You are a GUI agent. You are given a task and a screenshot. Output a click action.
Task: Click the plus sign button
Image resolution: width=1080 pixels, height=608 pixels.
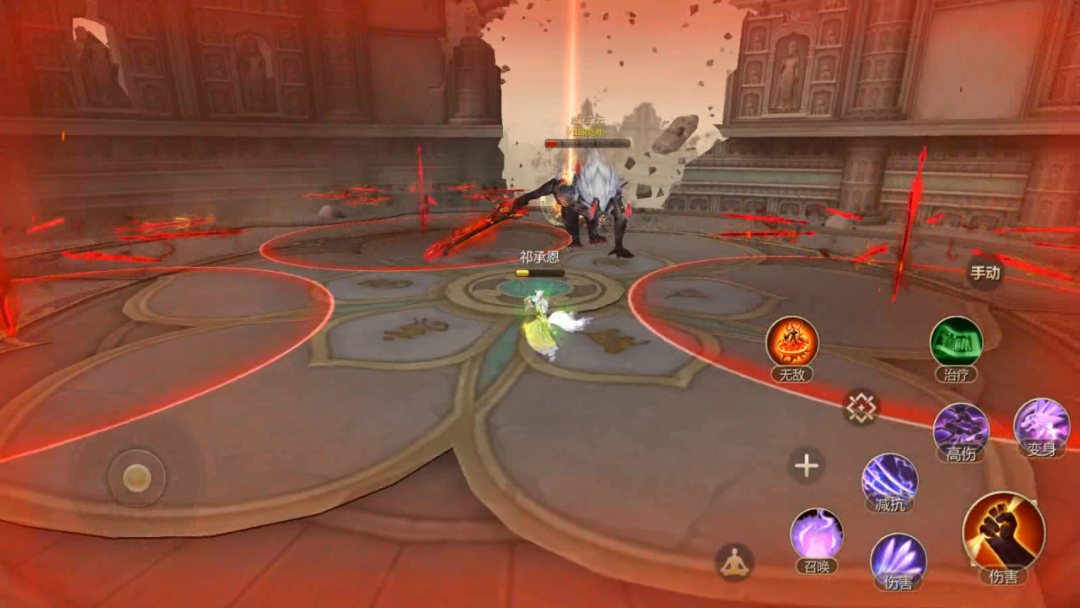pos(806,465)
